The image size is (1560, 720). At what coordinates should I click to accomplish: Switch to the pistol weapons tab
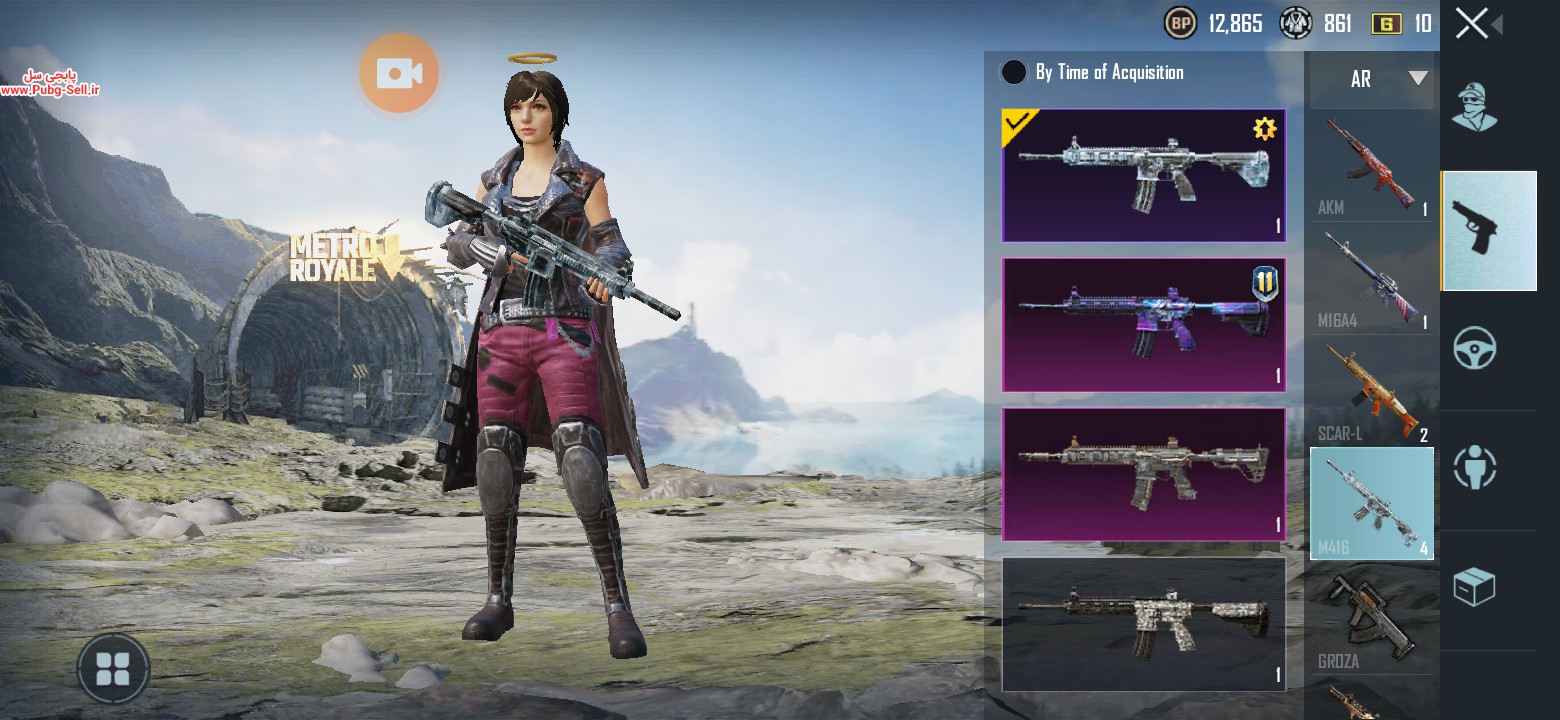(1488, 231)
